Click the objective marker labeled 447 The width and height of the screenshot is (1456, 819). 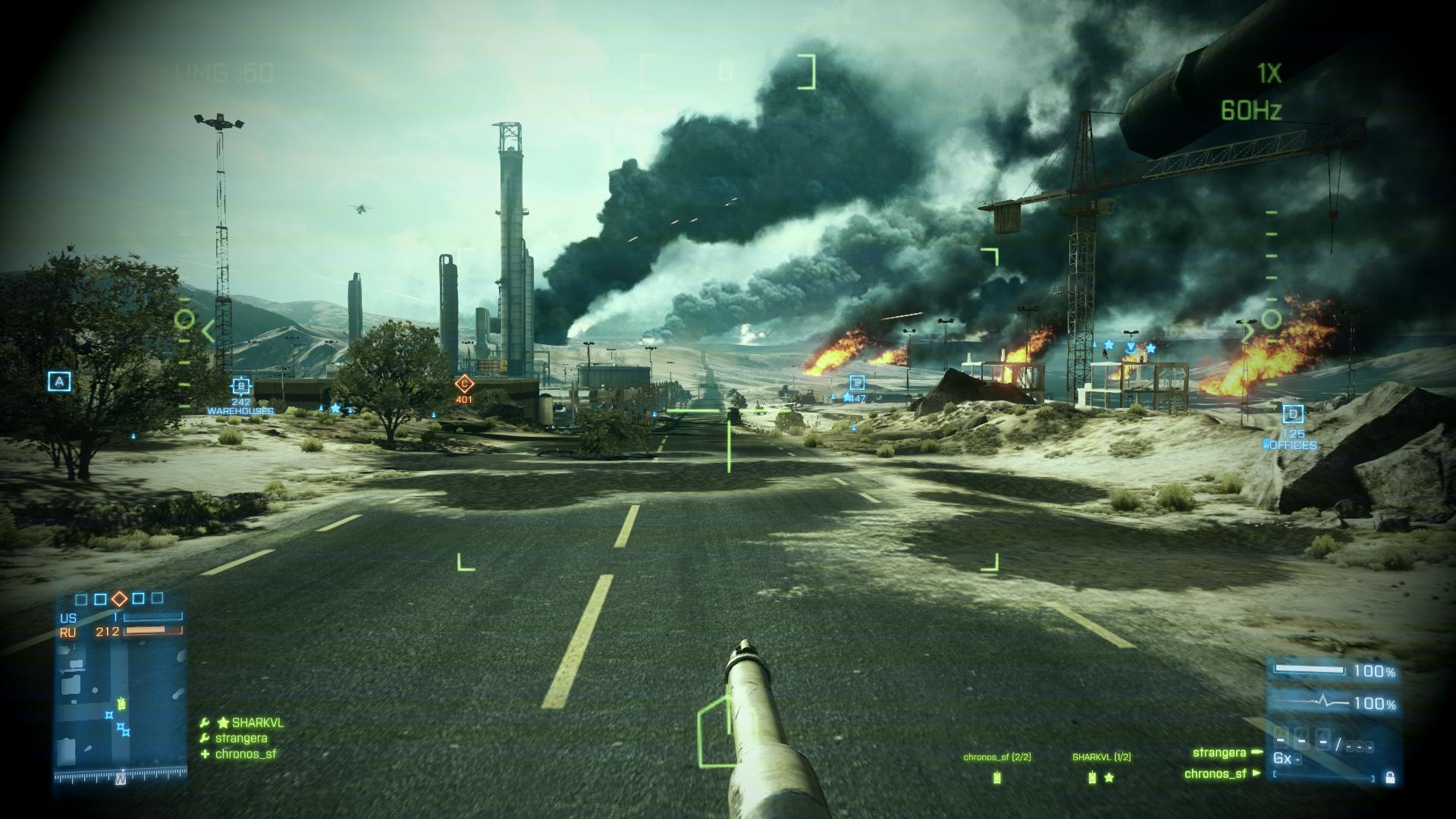[x=857, y=384]
